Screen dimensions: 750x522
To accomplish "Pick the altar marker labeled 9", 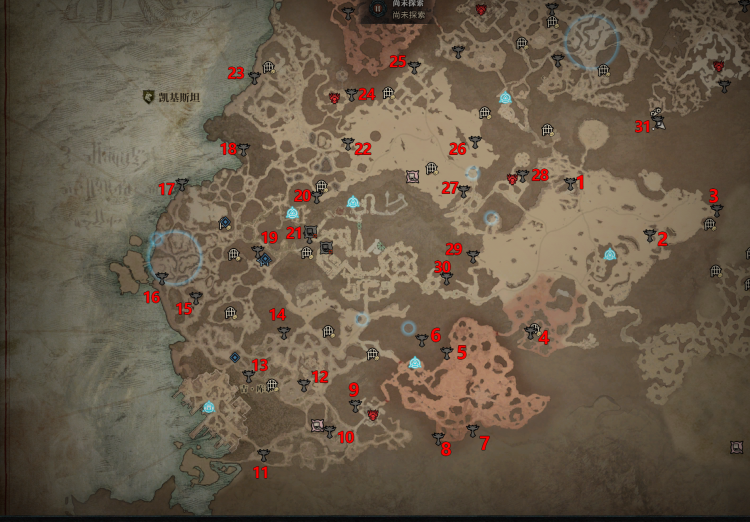I will click(354, 404).
